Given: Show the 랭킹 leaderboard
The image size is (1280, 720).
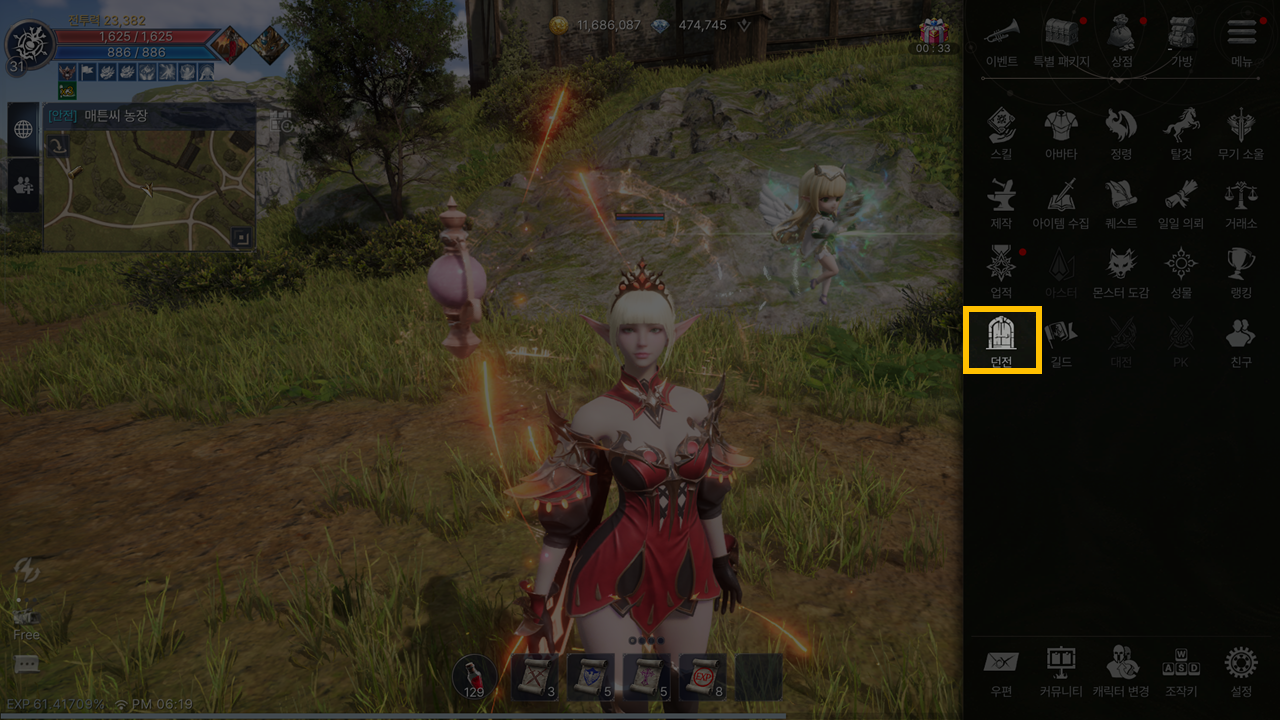Looking at the screenshot, I should click(1241, 272).
